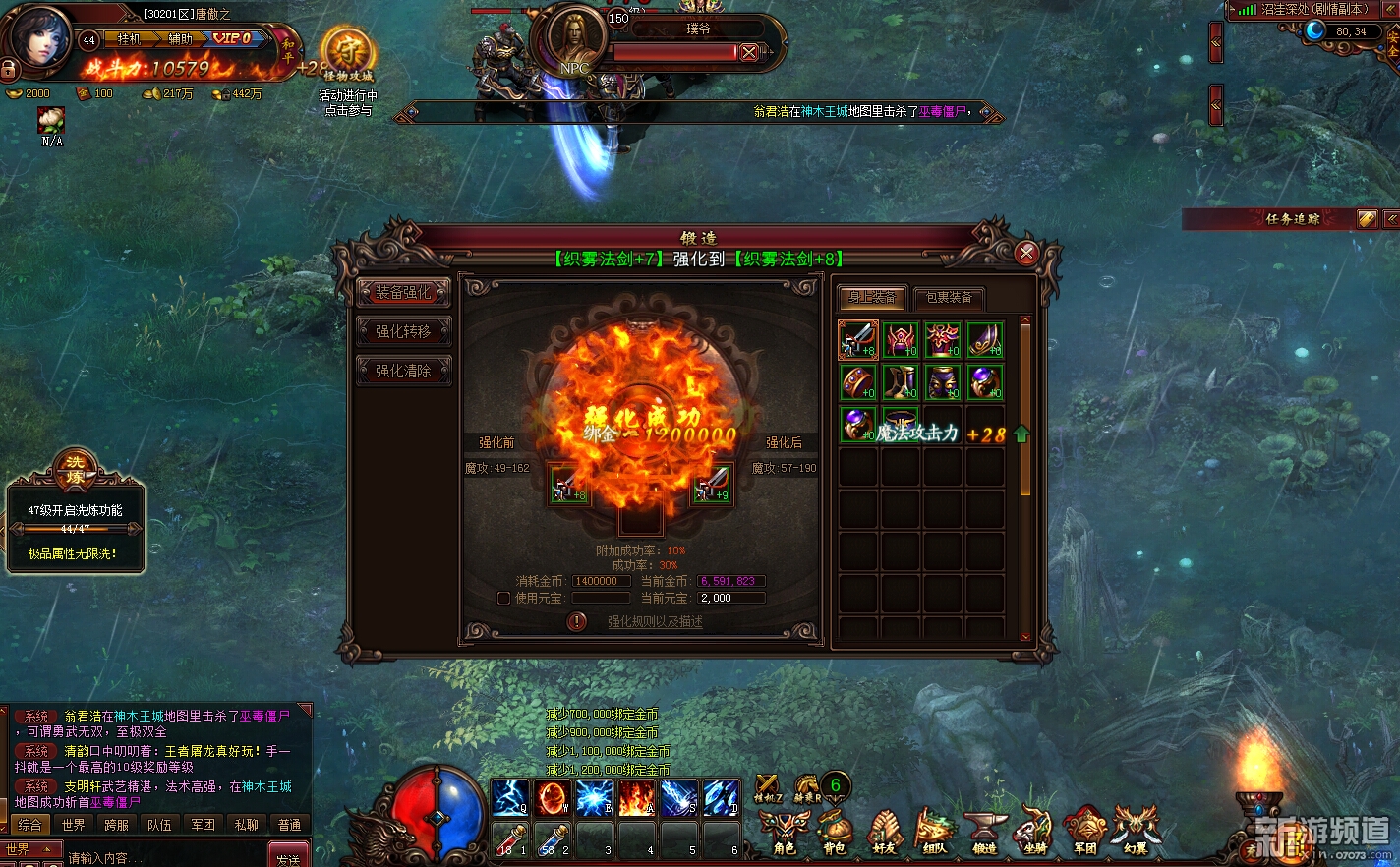The width and height of the screenshot is (1400, 867).
Task: Switch to the 包裹装备 tab
Action: click(949, 297)
